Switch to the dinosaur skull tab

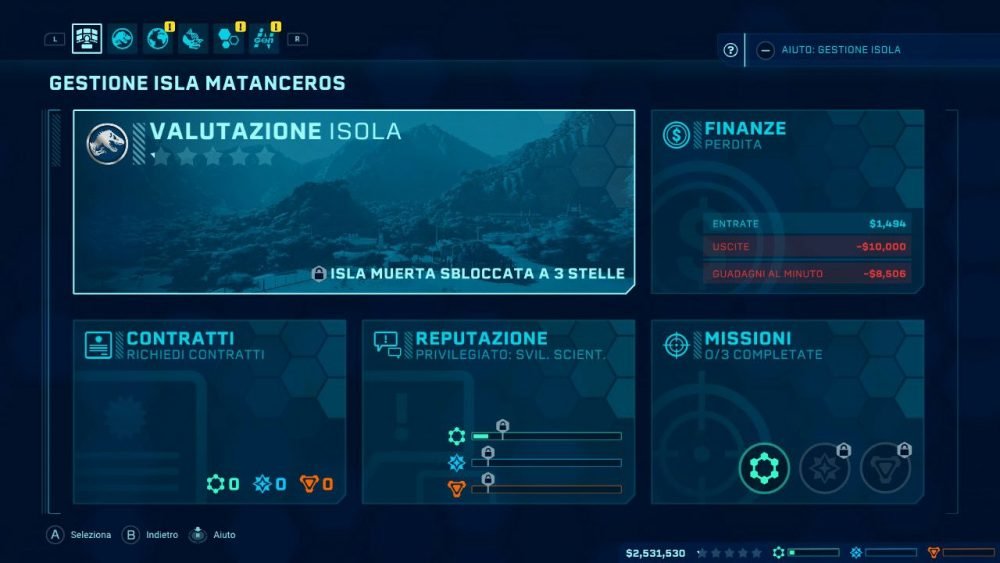(123, 39)
